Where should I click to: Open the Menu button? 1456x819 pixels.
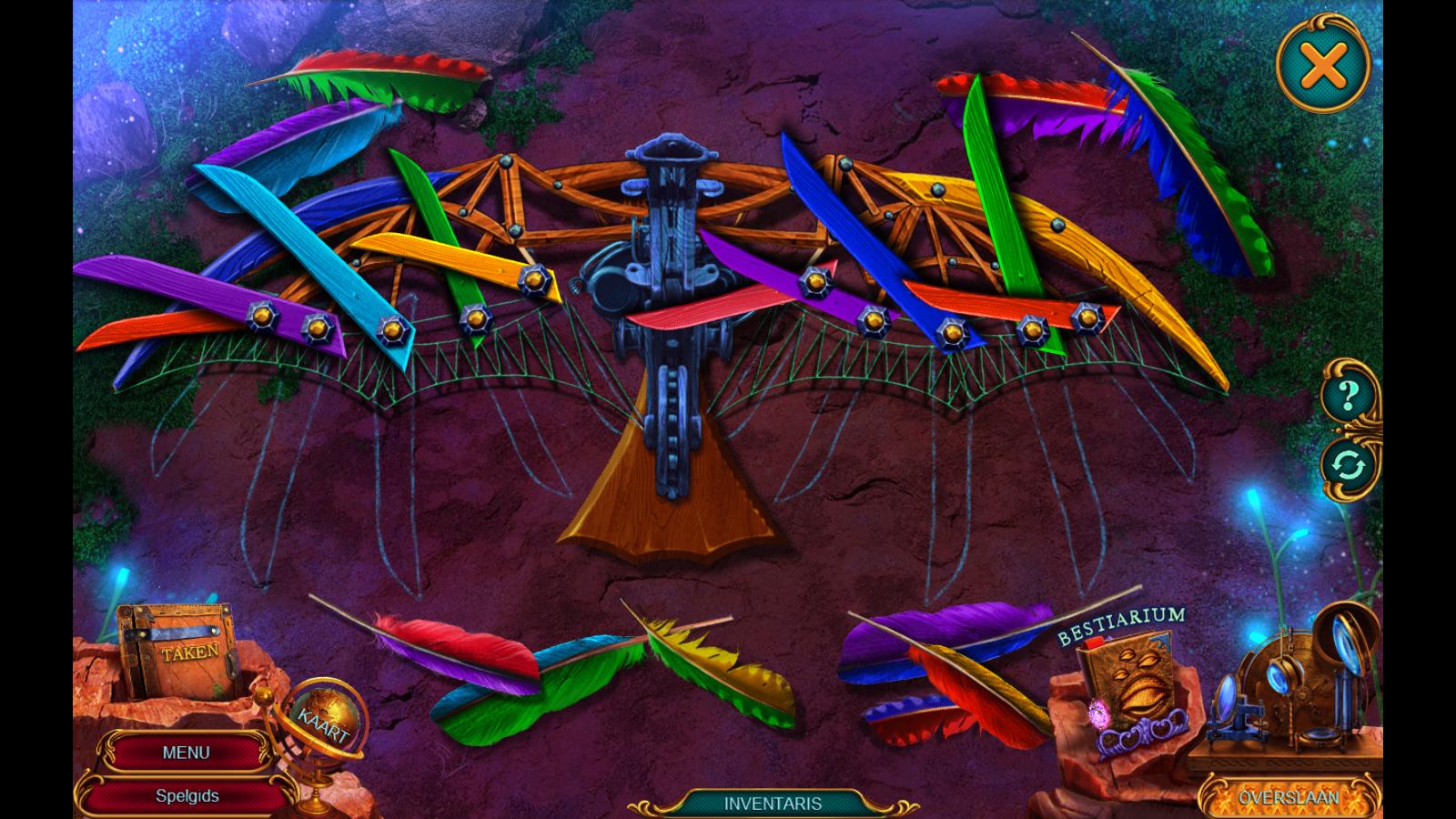[186, 753]
